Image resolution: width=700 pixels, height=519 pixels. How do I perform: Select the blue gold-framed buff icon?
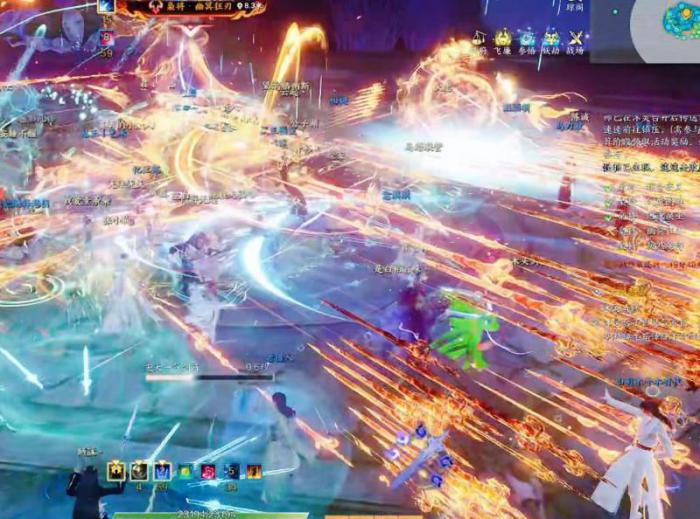[162, 470]
